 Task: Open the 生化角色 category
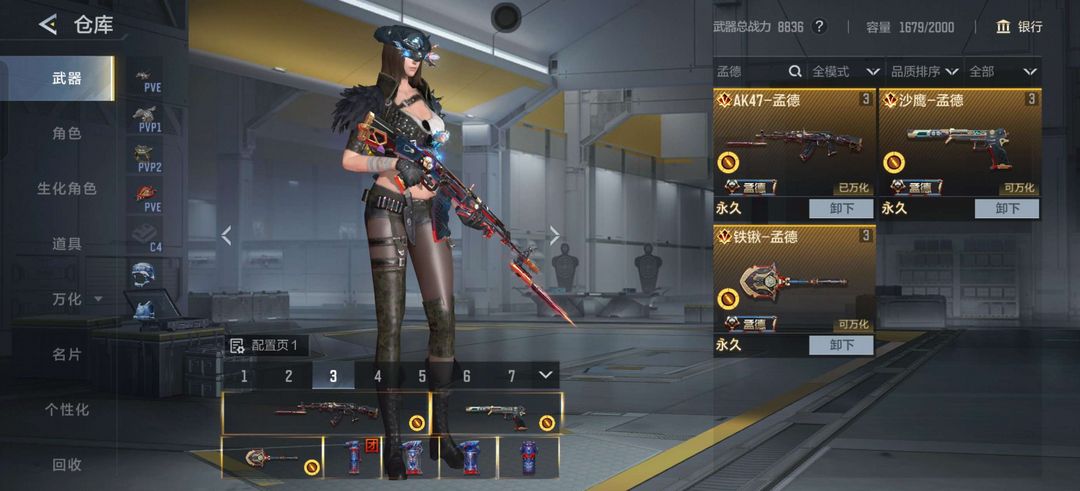pos(67,188)
